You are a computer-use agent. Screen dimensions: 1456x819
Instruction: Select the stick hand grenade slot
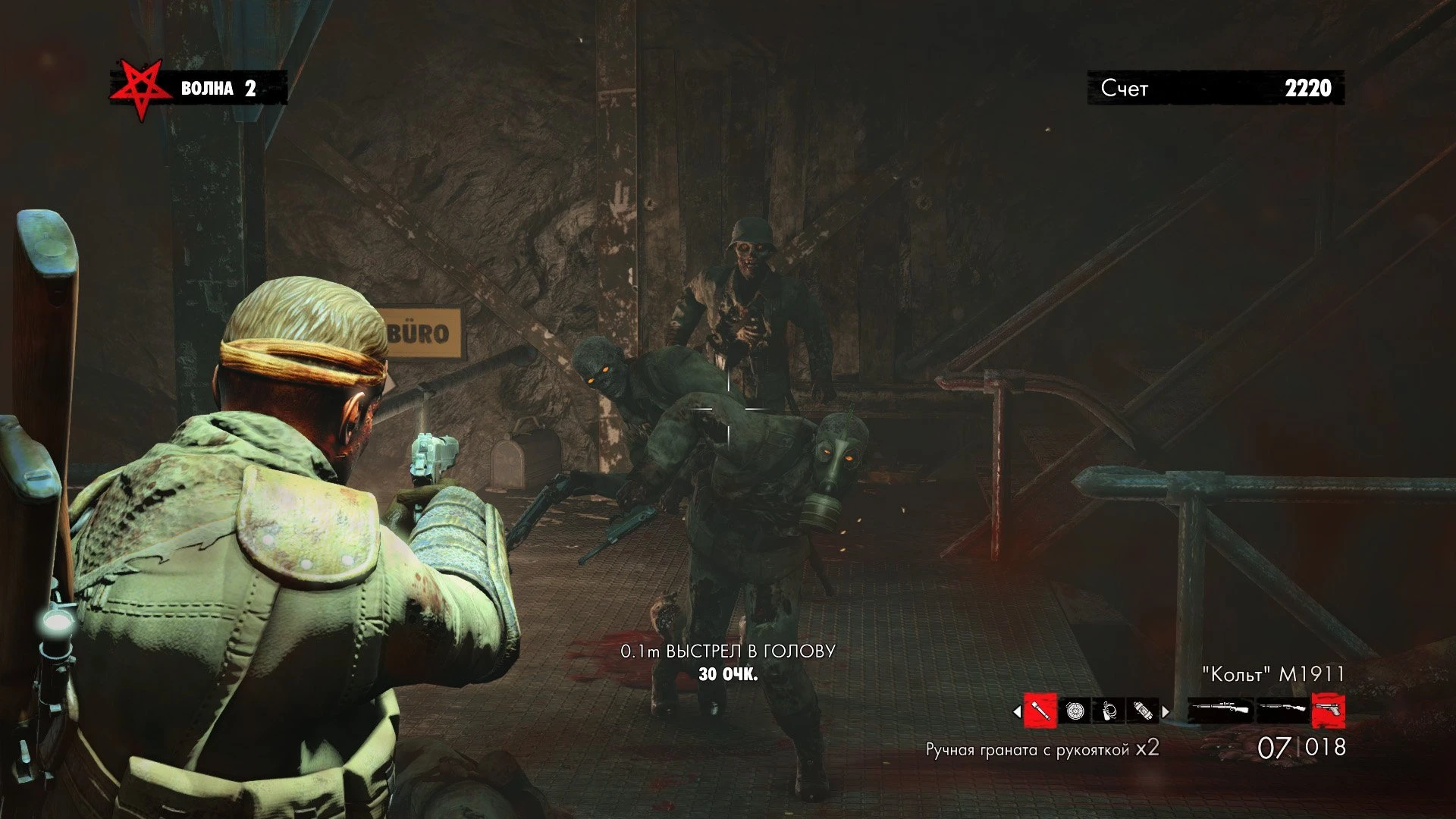1040,711
